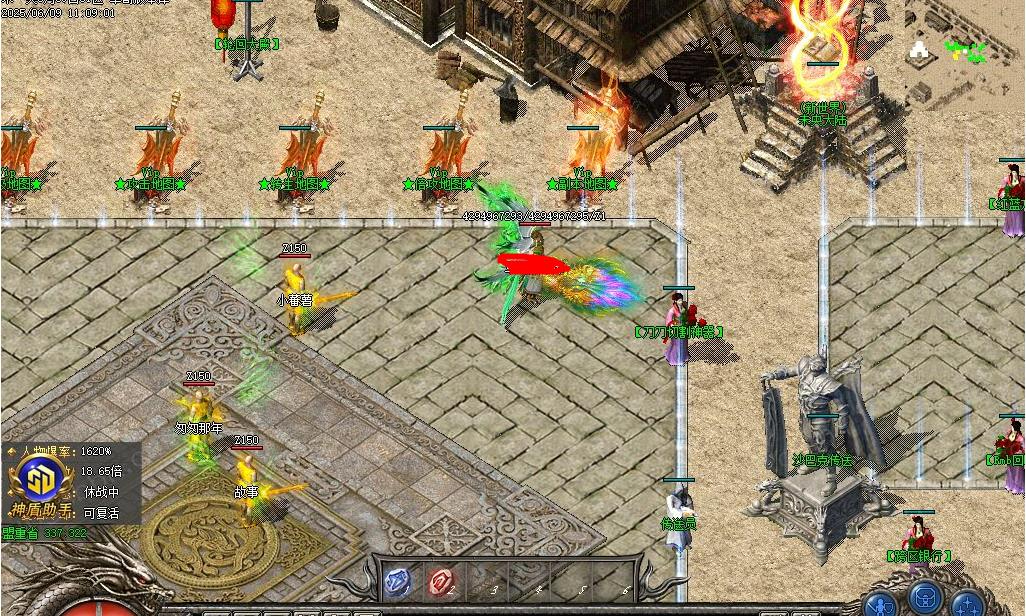Open the round sparkle-star button
1026x616 pixels.
click(968, 603)
